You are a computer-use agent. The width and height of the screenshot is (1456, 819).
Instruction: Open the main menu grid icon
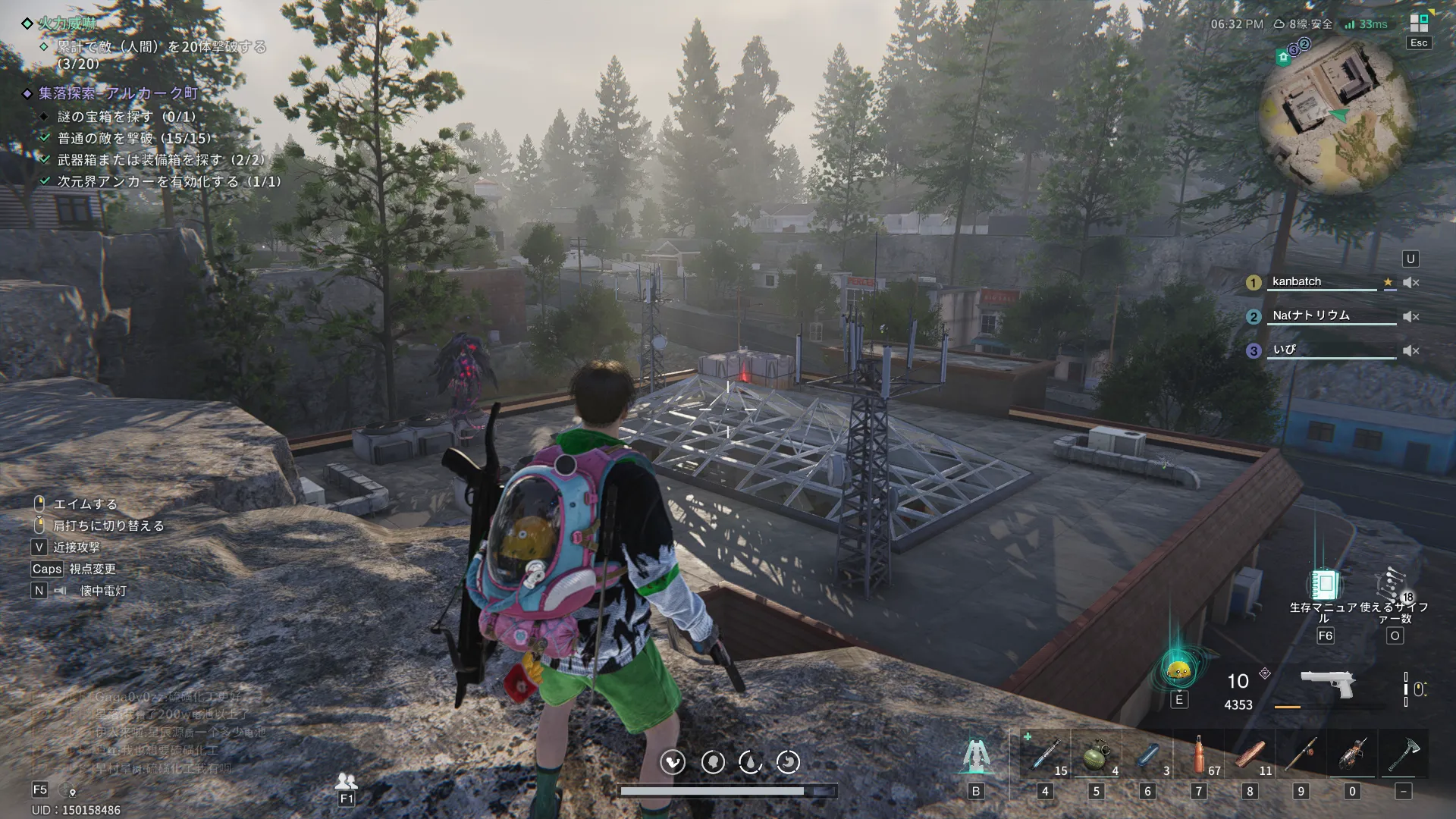[x=1419, y=23]
